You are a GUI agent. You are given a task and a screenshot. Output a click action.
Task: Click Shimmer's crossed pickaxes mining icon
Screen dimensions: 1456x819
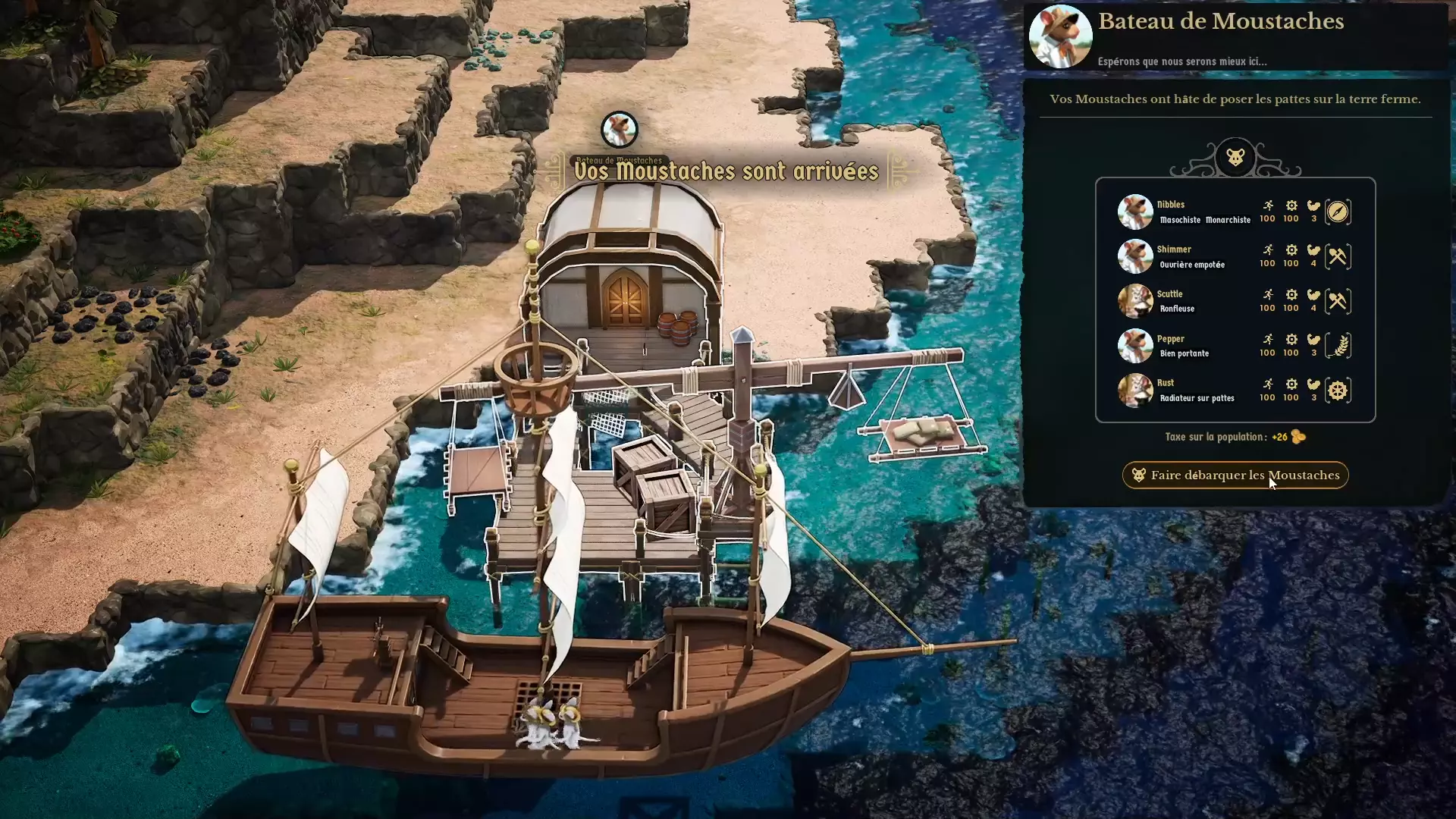[1338, 256]
